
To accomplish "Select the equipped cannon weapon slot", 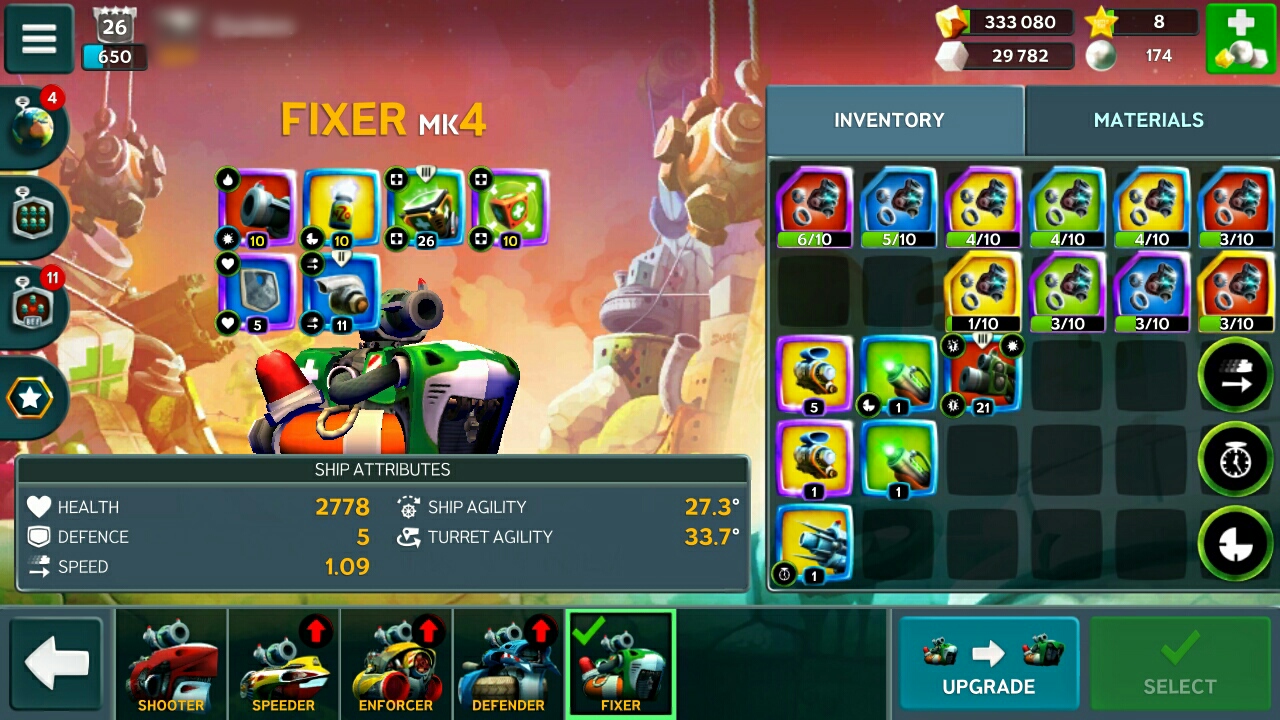I will click(x=257, y=207).
